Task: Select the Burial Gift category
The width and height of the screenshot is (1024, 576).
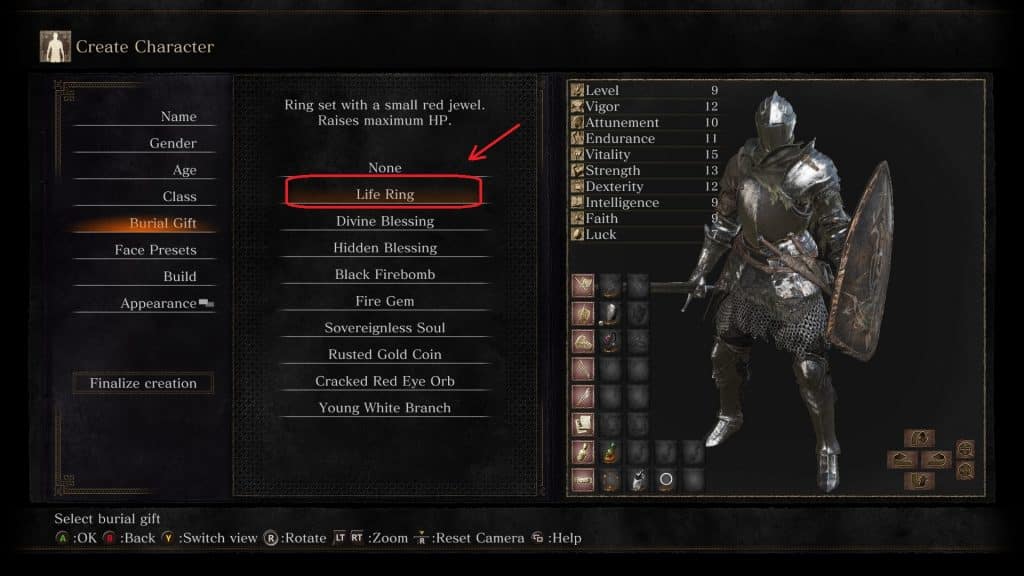Action: point(162,224)
